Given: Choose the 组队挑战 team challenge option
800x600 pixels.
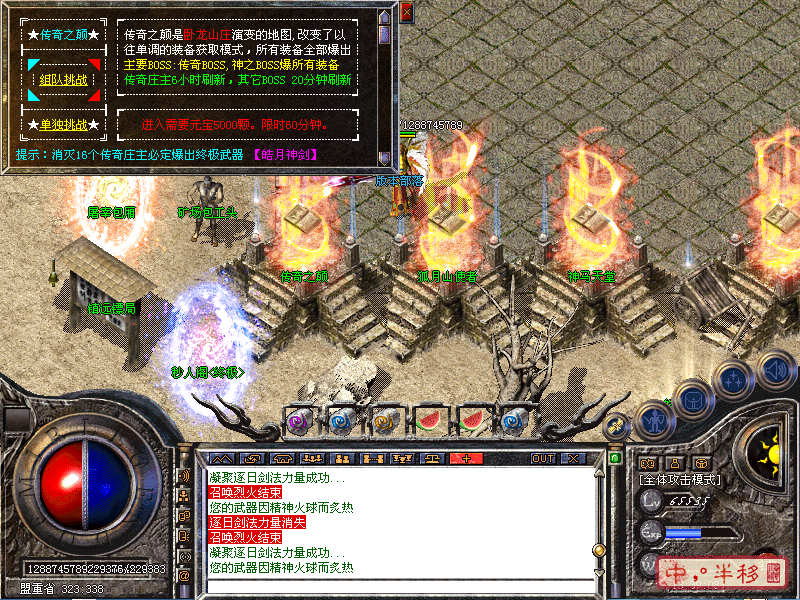Looking at the screenshot, I should tap(64, 80).
